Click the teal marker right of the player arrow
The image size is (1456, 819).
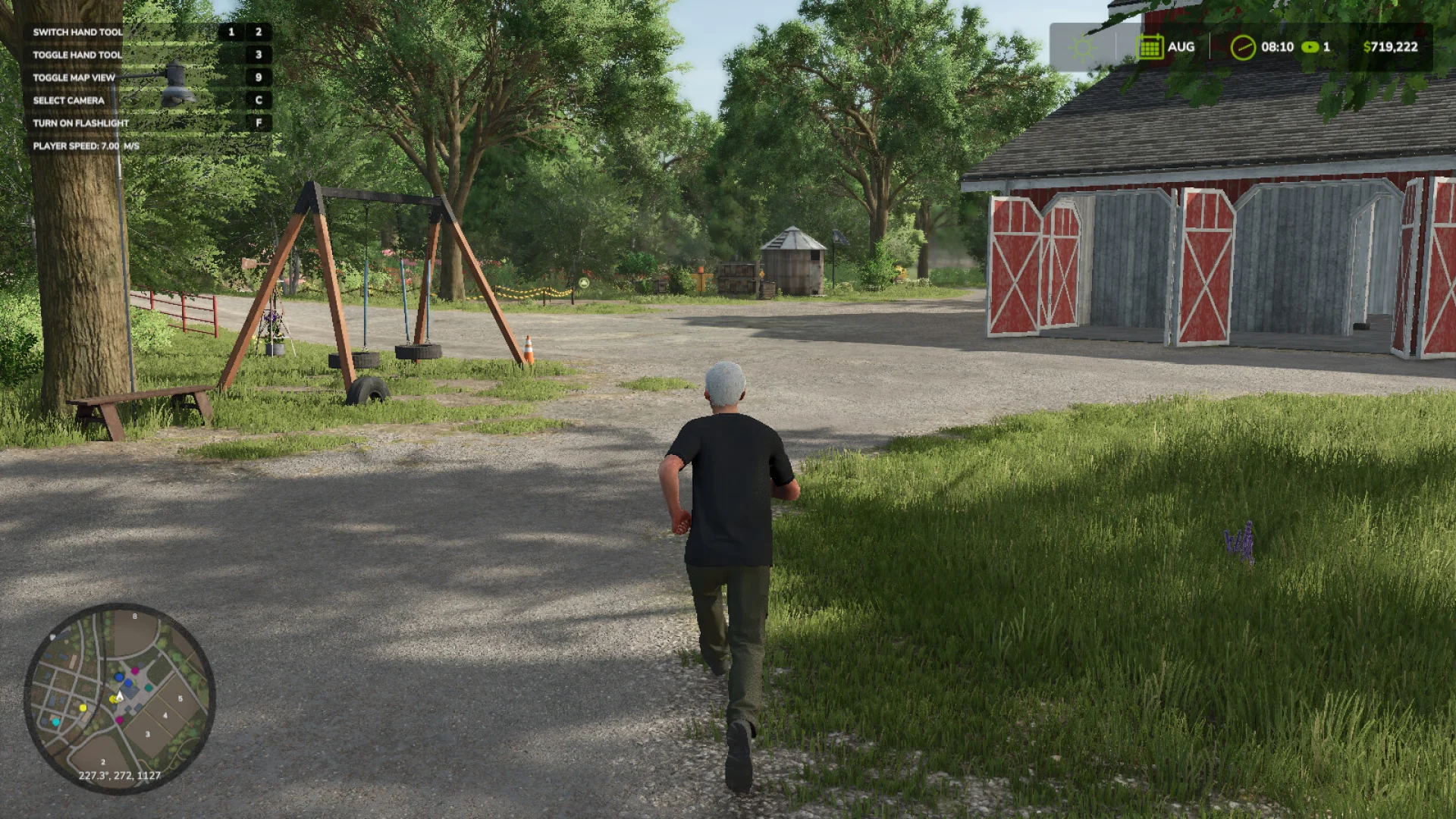coord(148,687)
